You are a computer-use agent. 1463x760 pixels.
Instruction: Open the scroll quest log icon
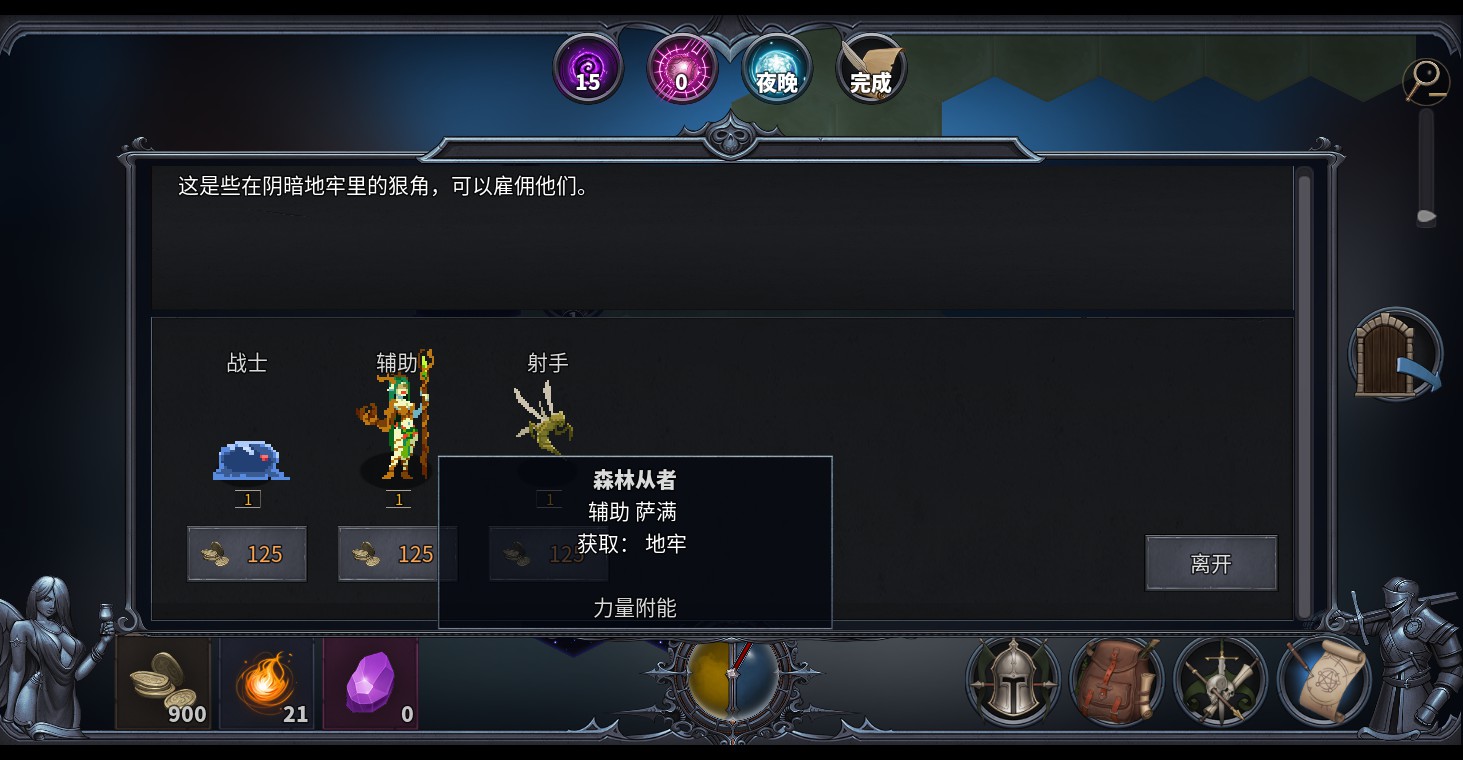[1325, 681]
